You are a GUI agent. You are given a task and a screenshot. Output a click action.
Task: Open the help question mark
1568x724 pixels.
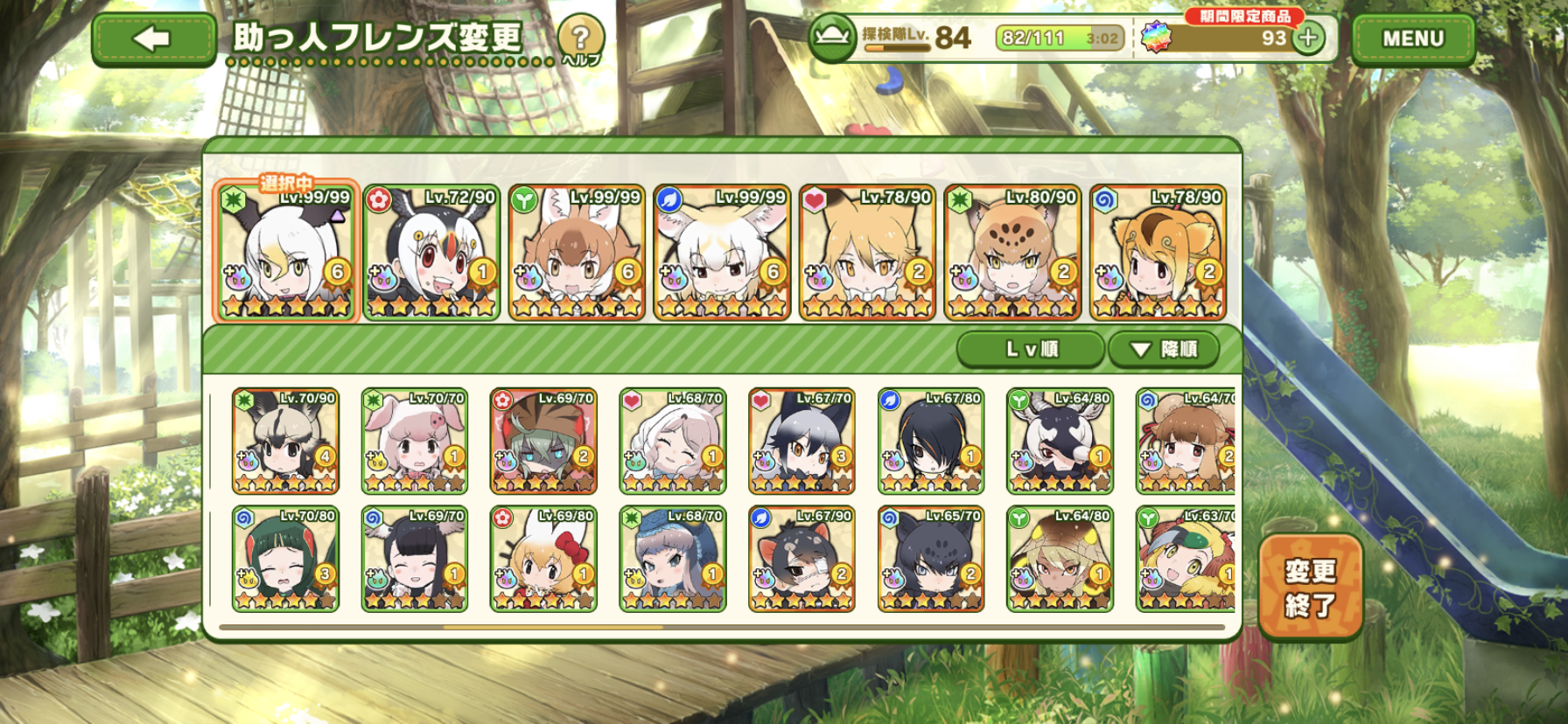[x=580, y=39]
